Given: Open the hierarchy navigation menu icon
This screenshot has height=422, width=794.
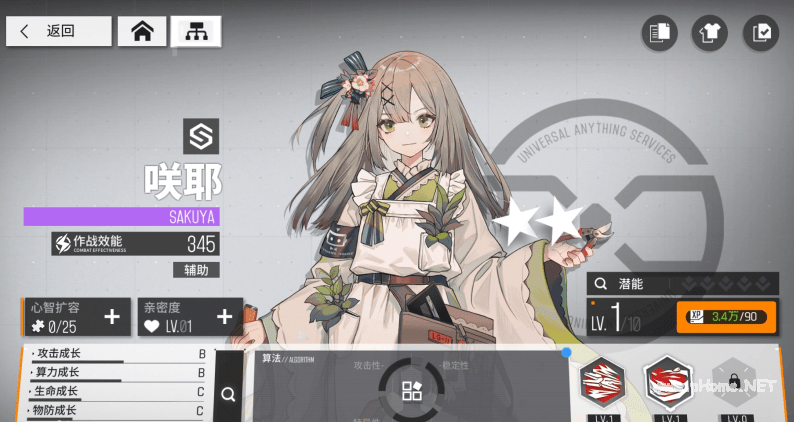Looking at the screenshot, I should coord(196,31).
